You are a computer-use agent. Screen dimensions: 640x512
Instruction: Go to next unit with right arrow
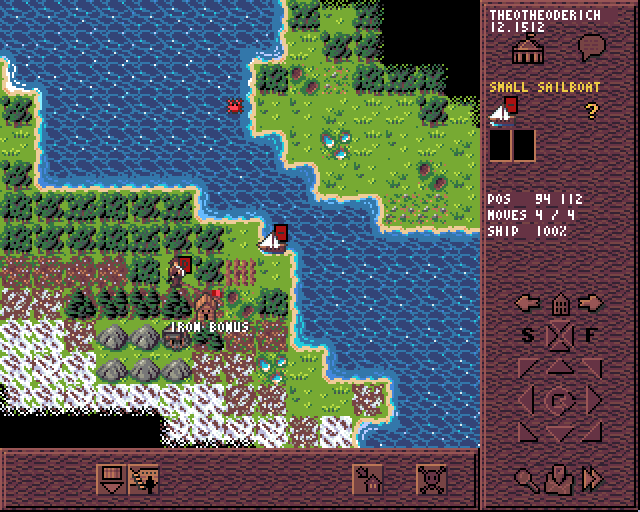pos(593,303)
